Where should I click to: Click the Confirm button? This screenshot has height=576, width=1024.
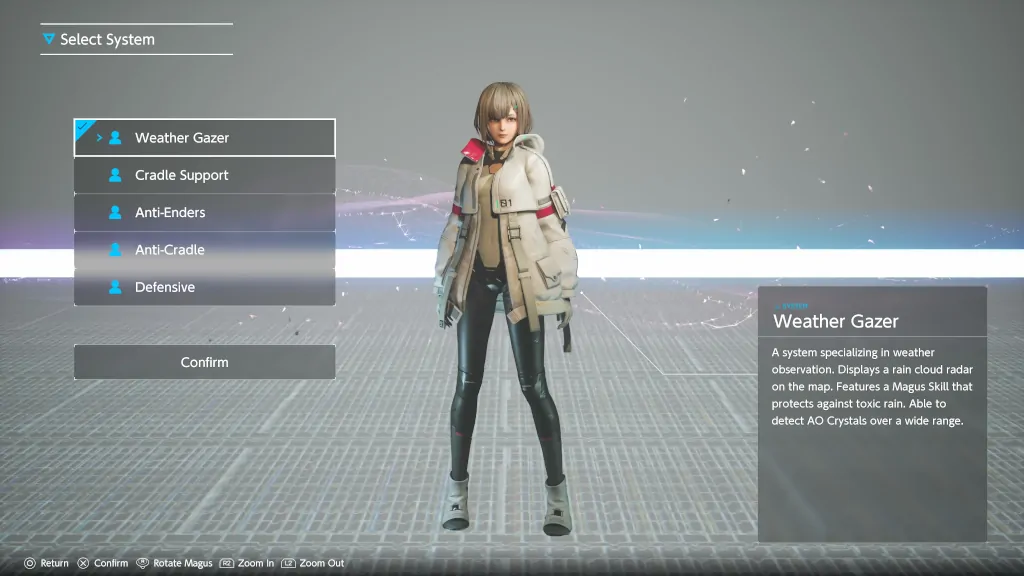(x=204, y=362)
